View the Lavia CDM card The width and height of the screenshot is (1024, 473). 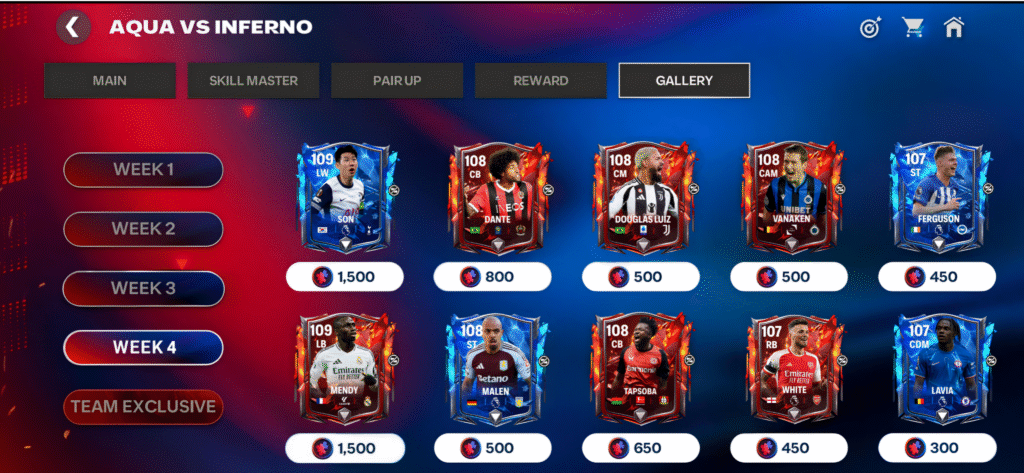coord(936,371)
